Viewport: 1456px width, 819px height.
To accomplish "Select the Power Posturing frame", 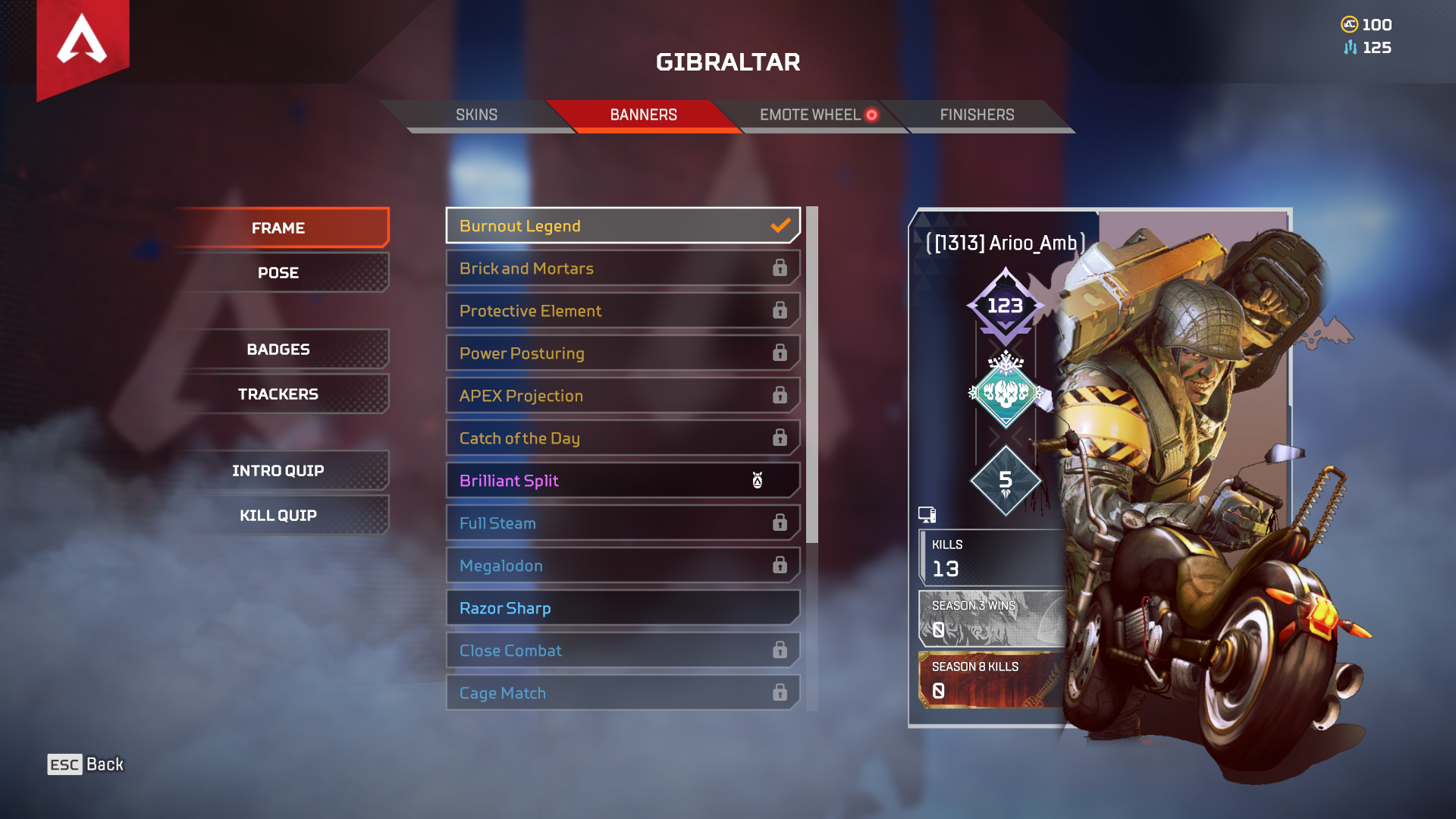I will click(x=622, y=353).
